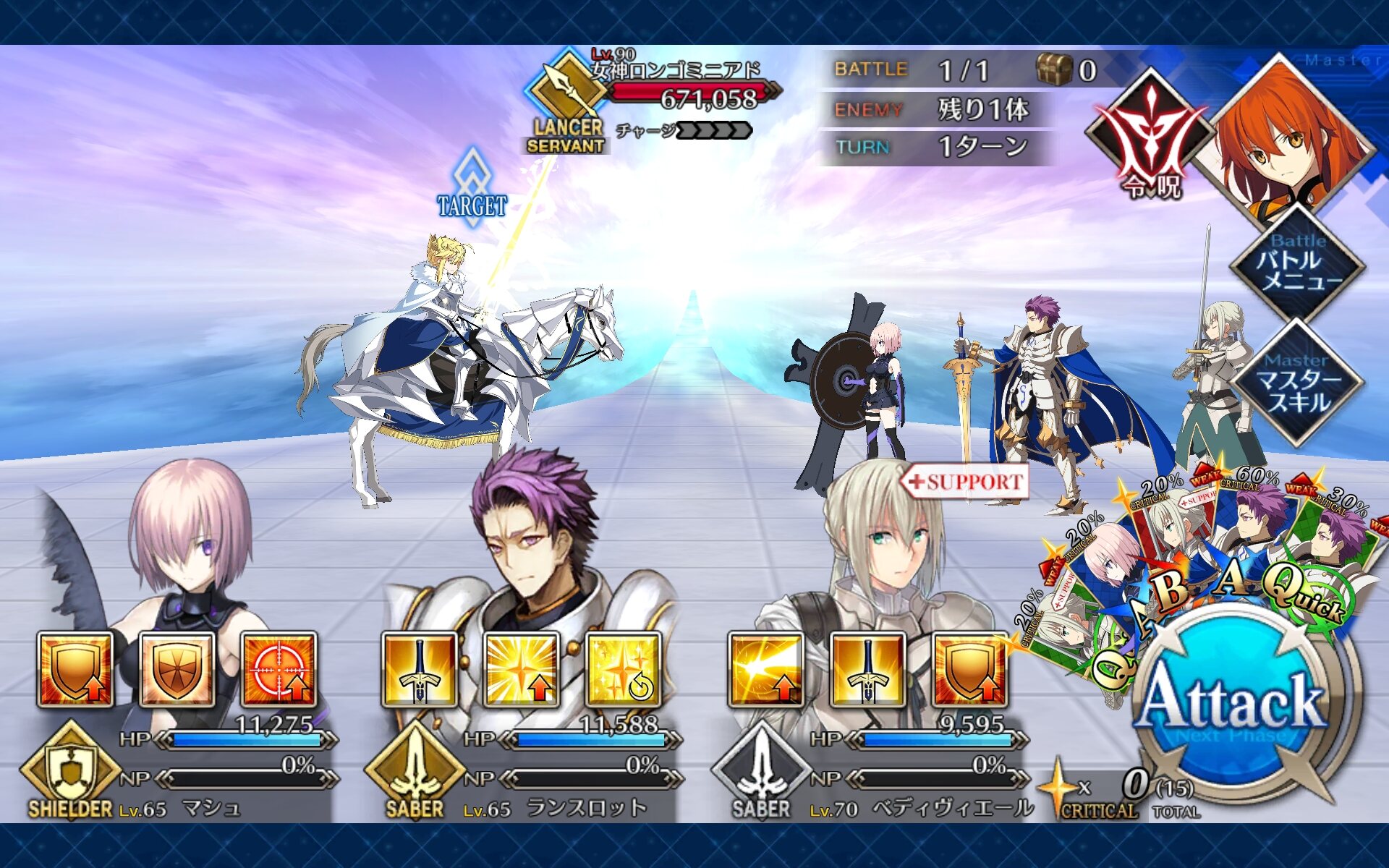1389x868 pixels.
Task: Activate Mash's crosshair target skill
Action: 279,670
